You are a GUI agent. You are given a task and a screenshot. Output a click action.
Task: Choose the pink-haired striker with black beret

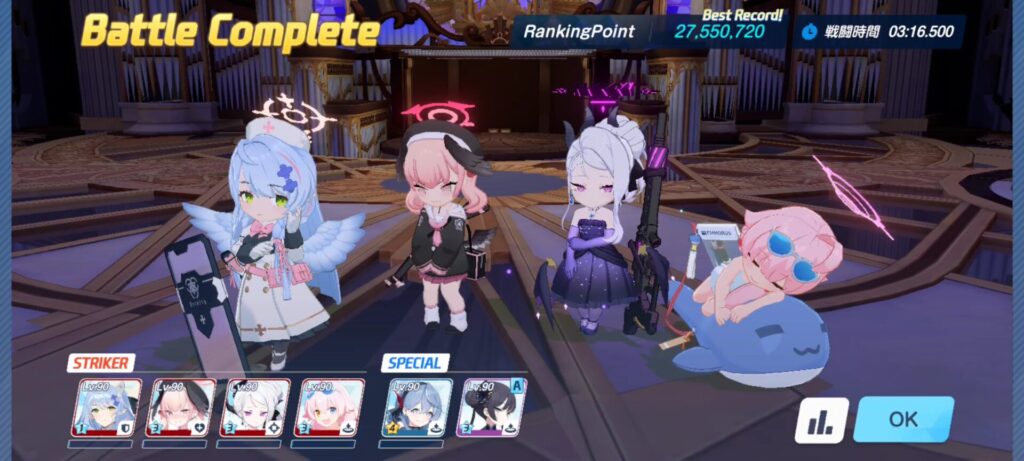181,408
